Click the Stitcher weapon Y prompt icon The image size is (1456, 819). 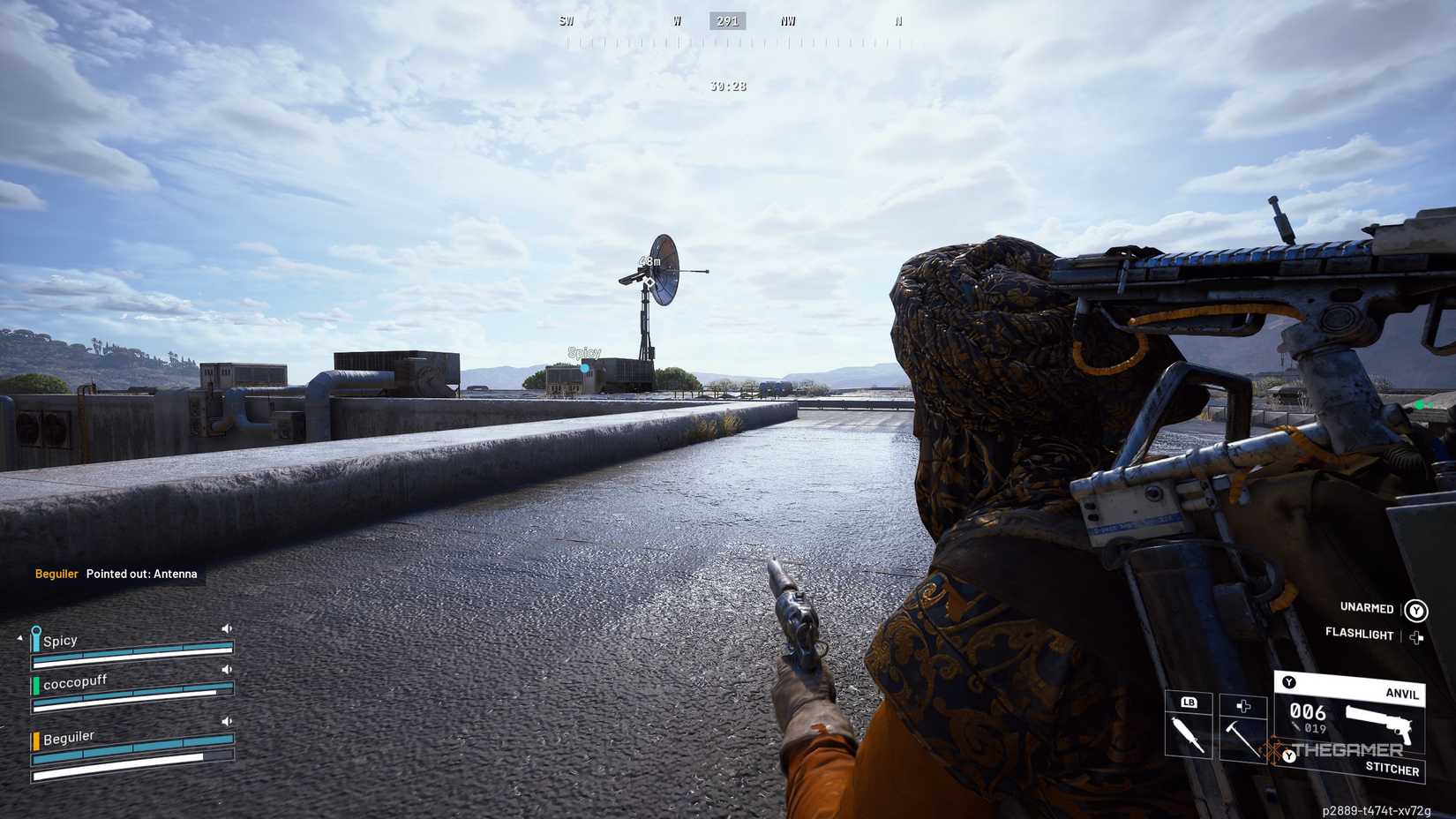tap(1288, 756)
